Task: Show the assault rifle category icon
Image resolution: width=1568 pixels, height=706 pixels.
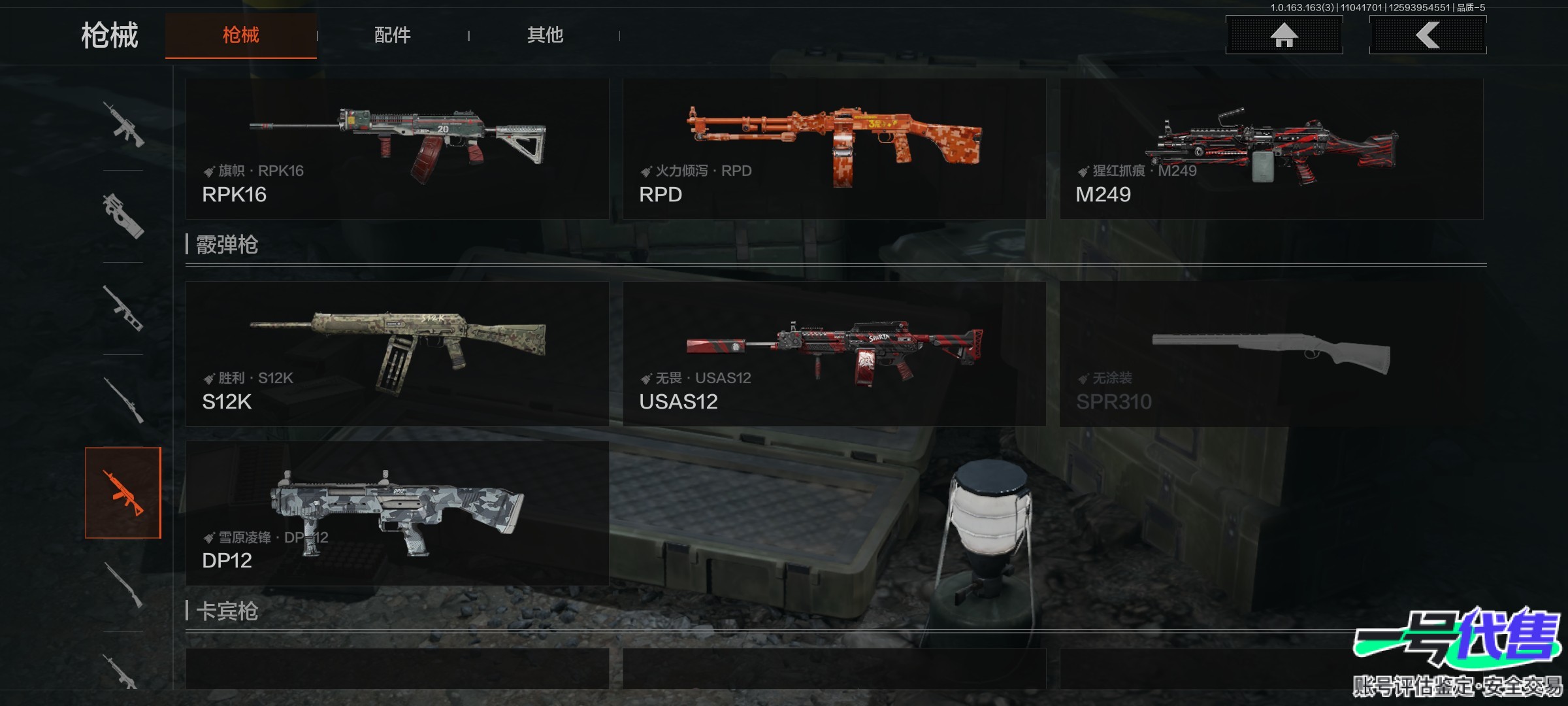Action: pos(123,124)
